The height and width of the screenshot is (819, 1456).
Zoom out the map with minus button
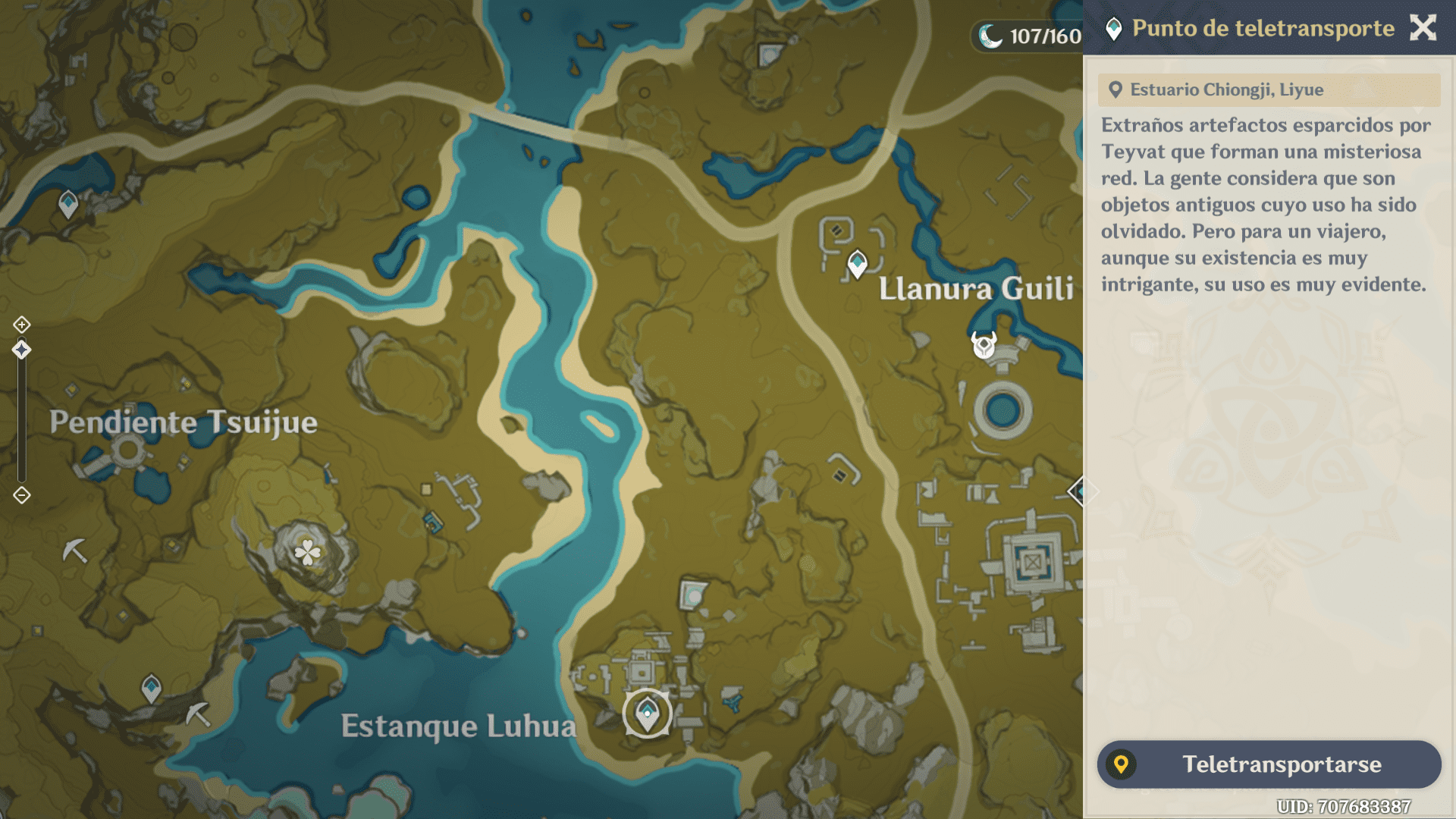[21, 495]
